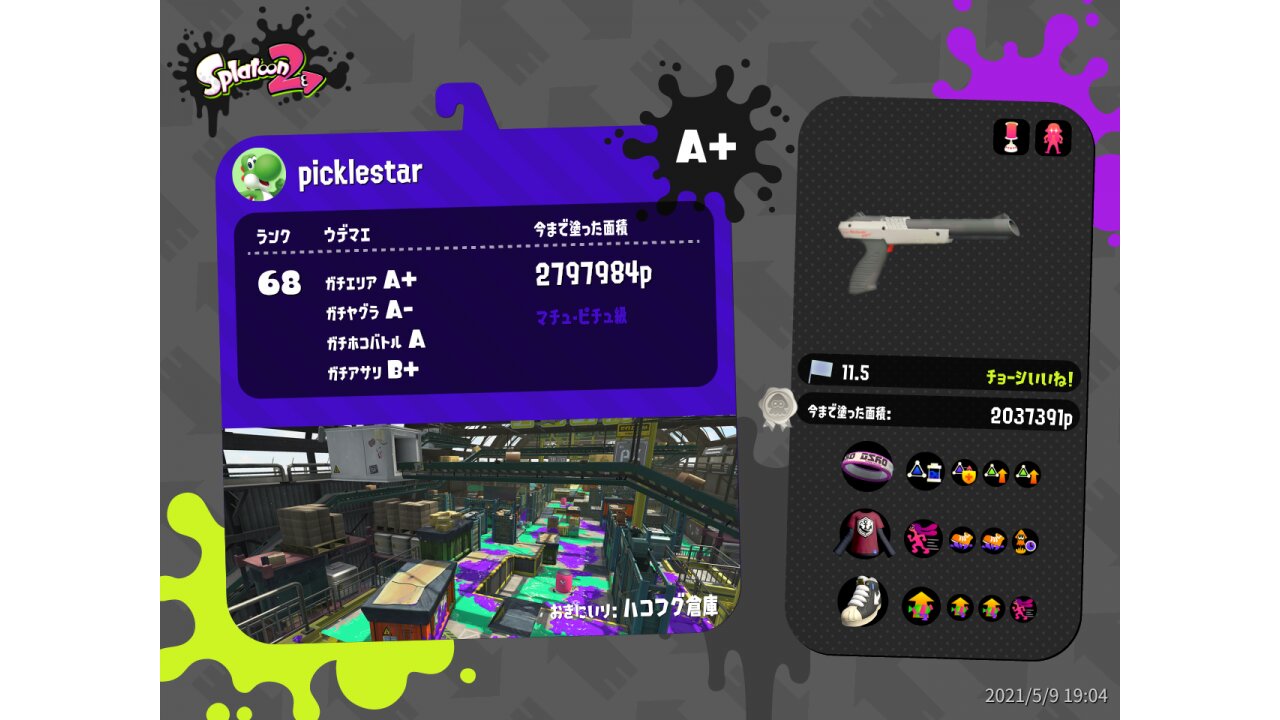Click the shirt's large main ability icon
This screenshot has height=720, width=1280.
click(923, 538)
